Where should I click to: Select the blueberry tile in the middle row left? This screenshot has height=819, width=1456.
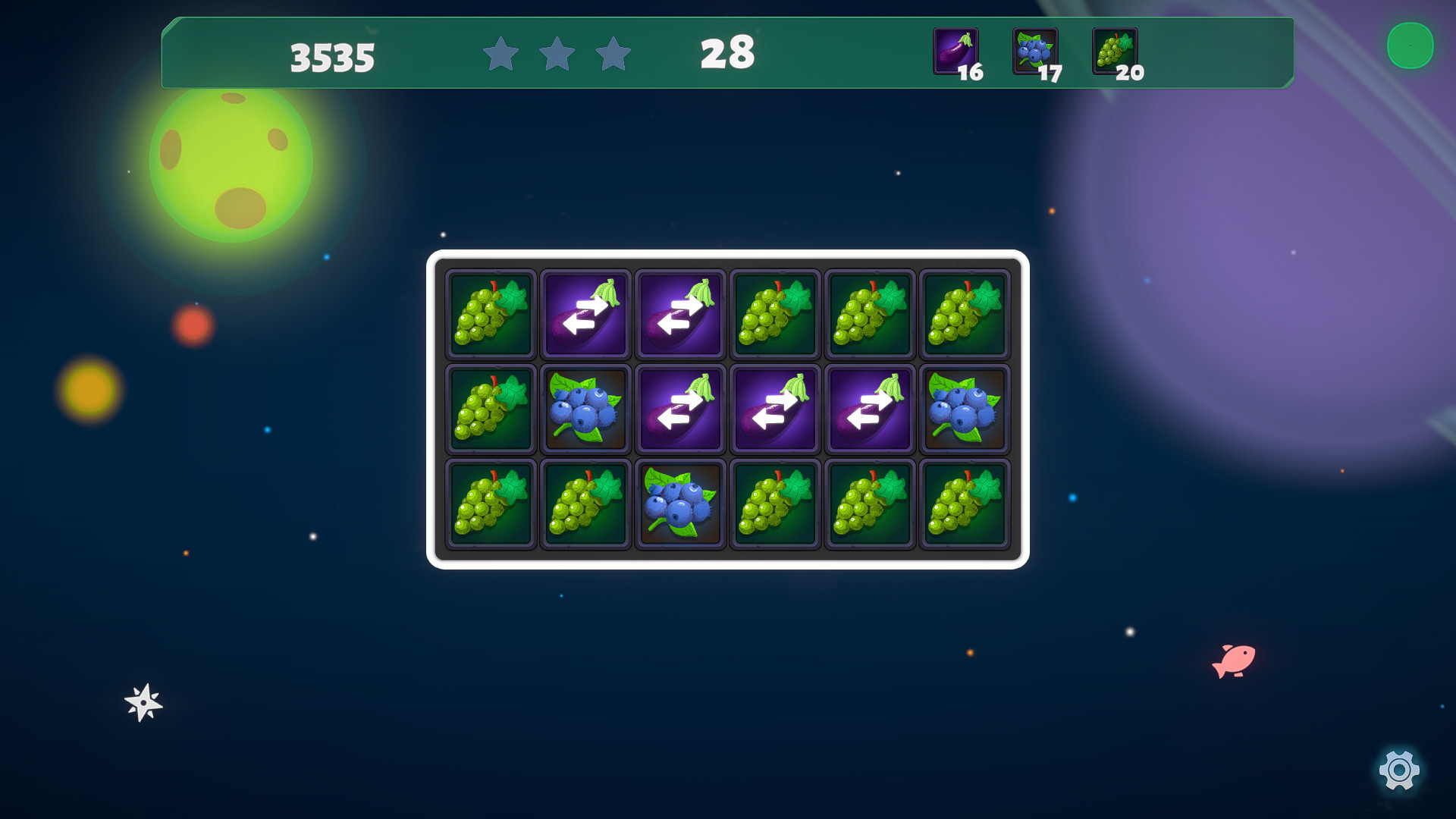pyautogui.click(x=585, y=408)
